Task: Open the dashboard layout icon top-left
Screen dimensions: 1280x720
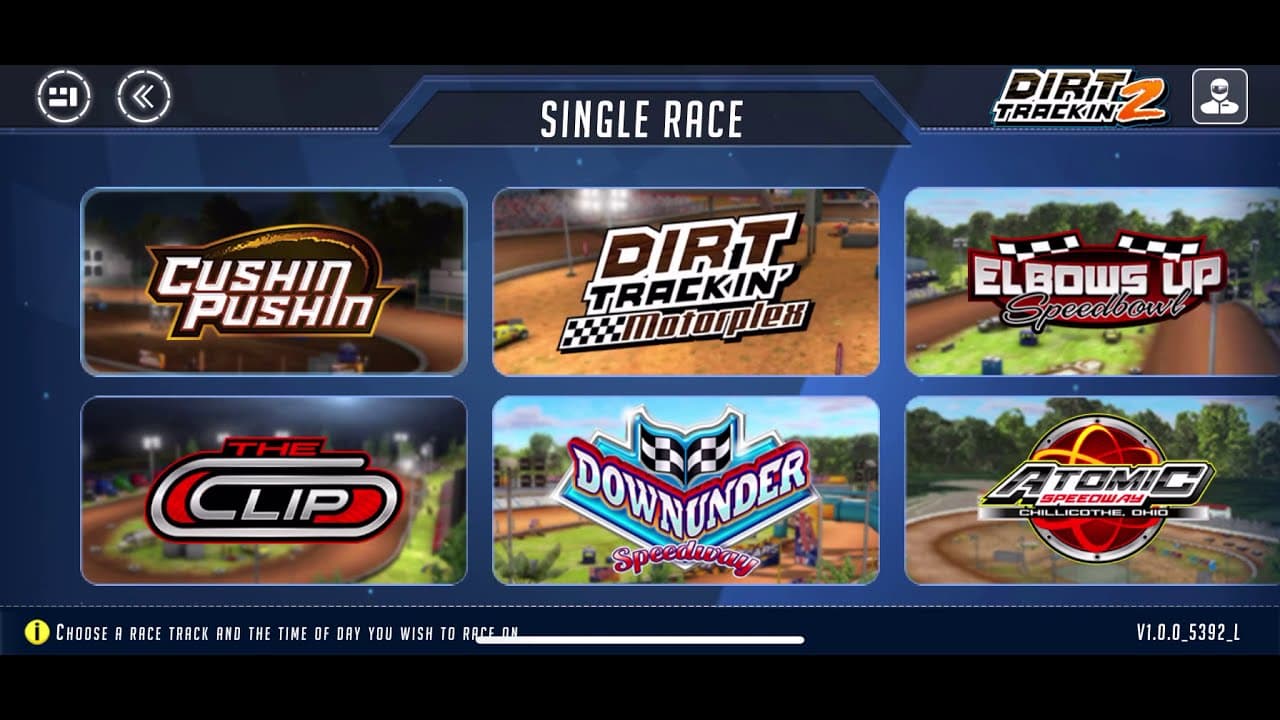Action: coord(66,96)
